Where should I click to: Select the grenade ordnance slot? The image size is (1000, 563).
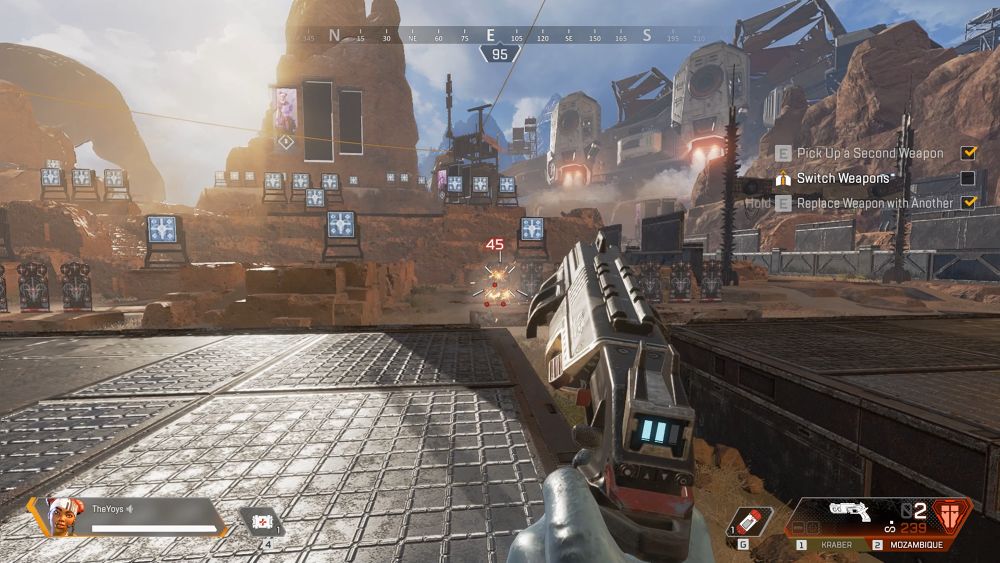750,522
